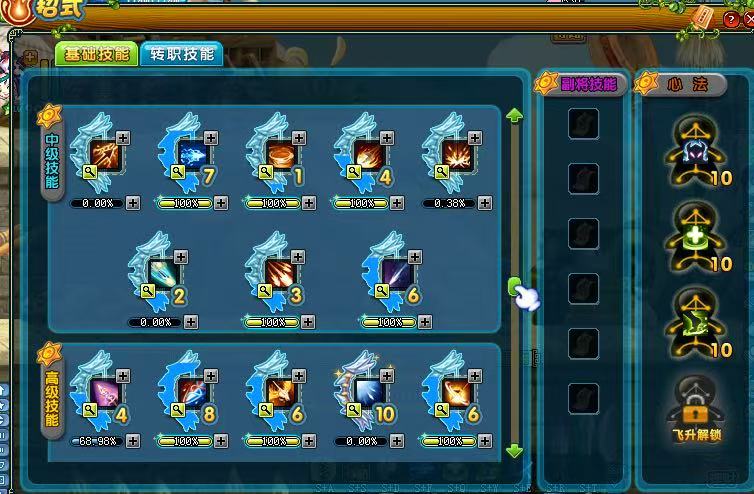
Task: Pick the level 2 cyan crystal skill
Action: coord(164,273)
